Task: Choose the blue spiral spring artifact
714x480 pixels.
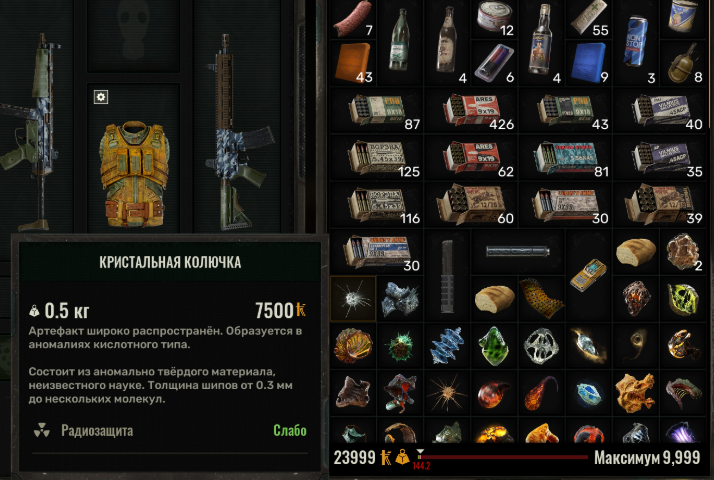Action: (x=446, y=345)
